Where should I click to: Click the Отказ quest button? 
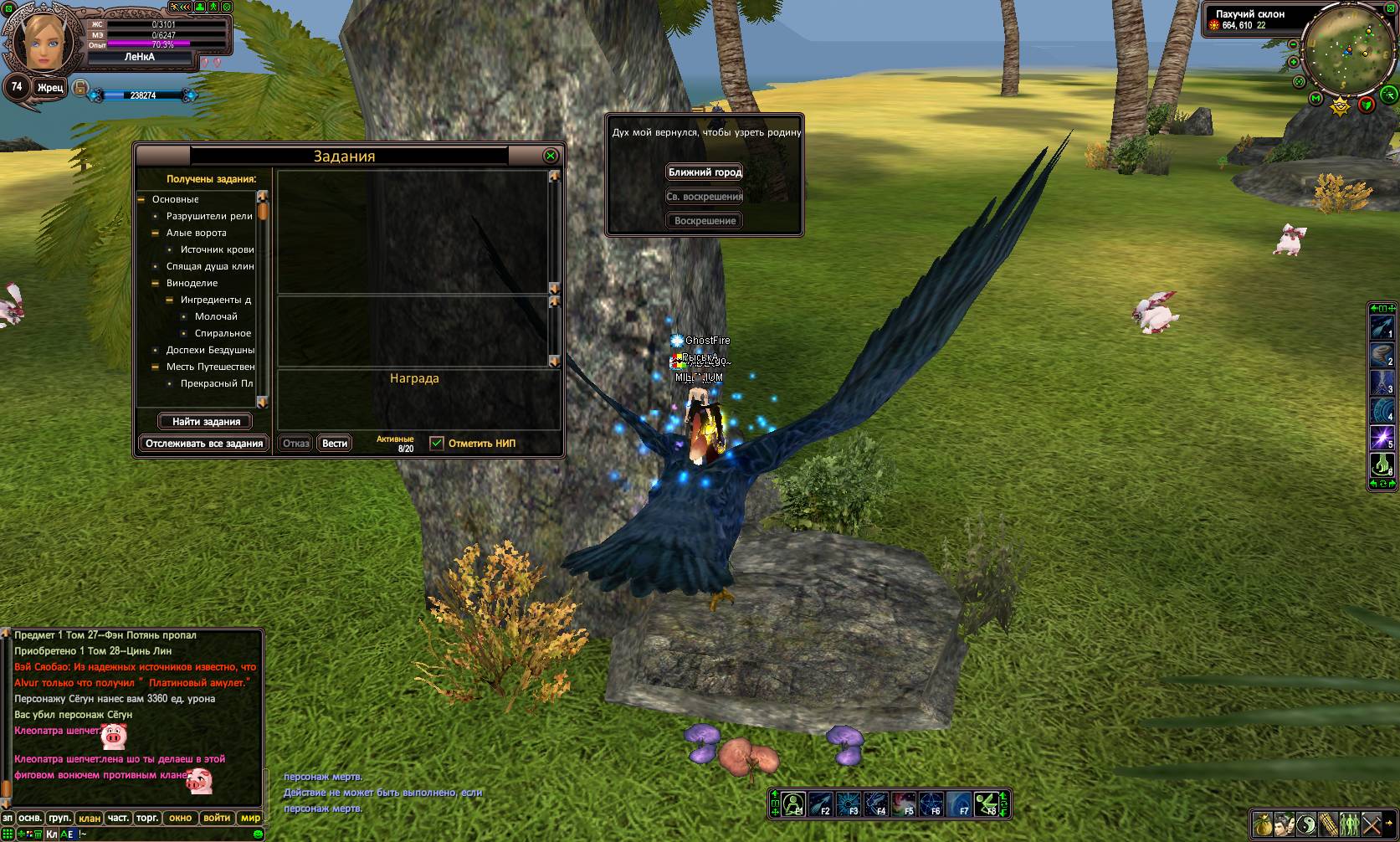(x=295, y=444)
